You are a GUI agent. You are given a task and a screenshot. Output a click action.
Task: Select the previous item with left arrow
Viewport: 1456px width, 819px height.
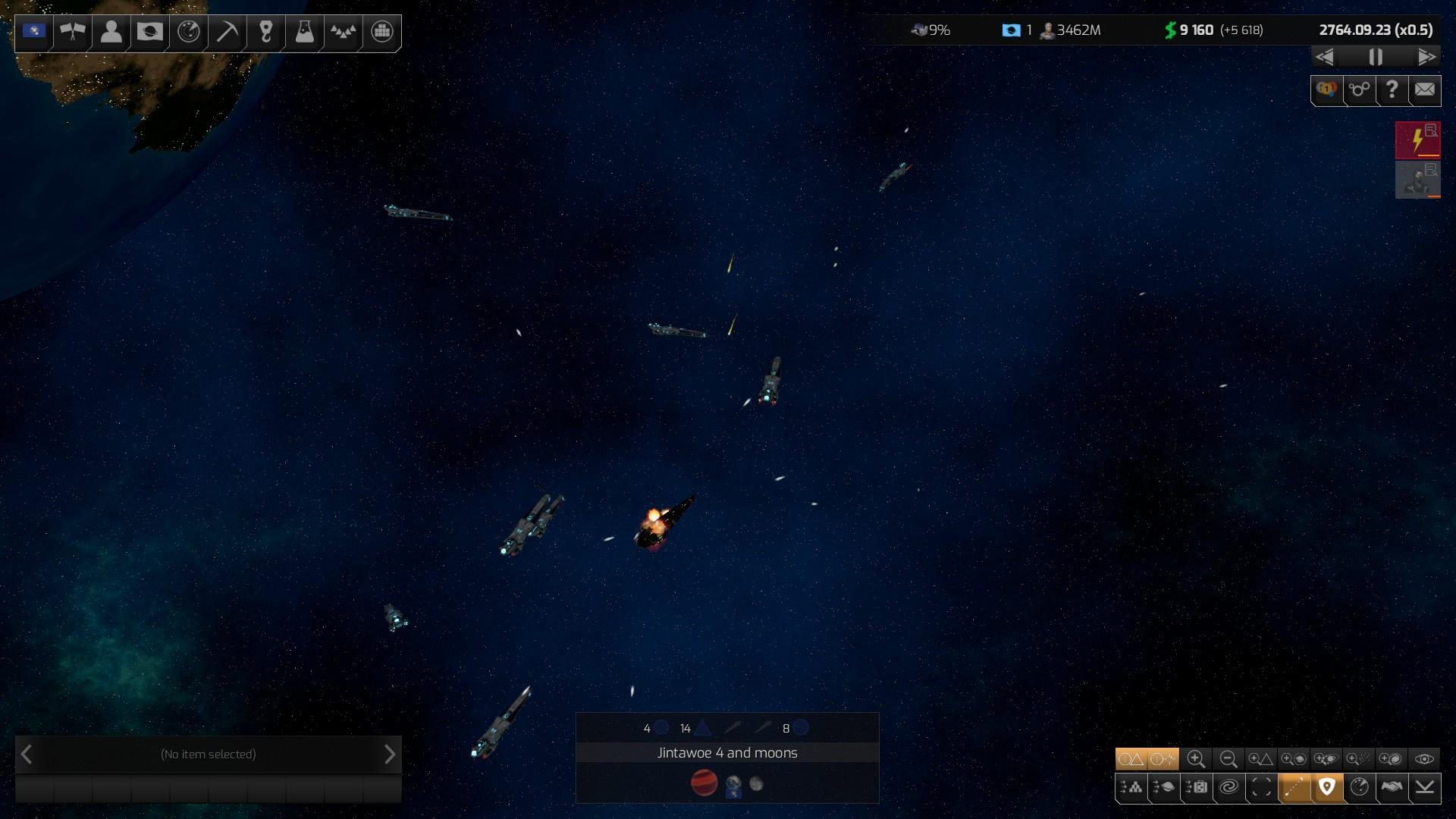[x=27, y=755]
